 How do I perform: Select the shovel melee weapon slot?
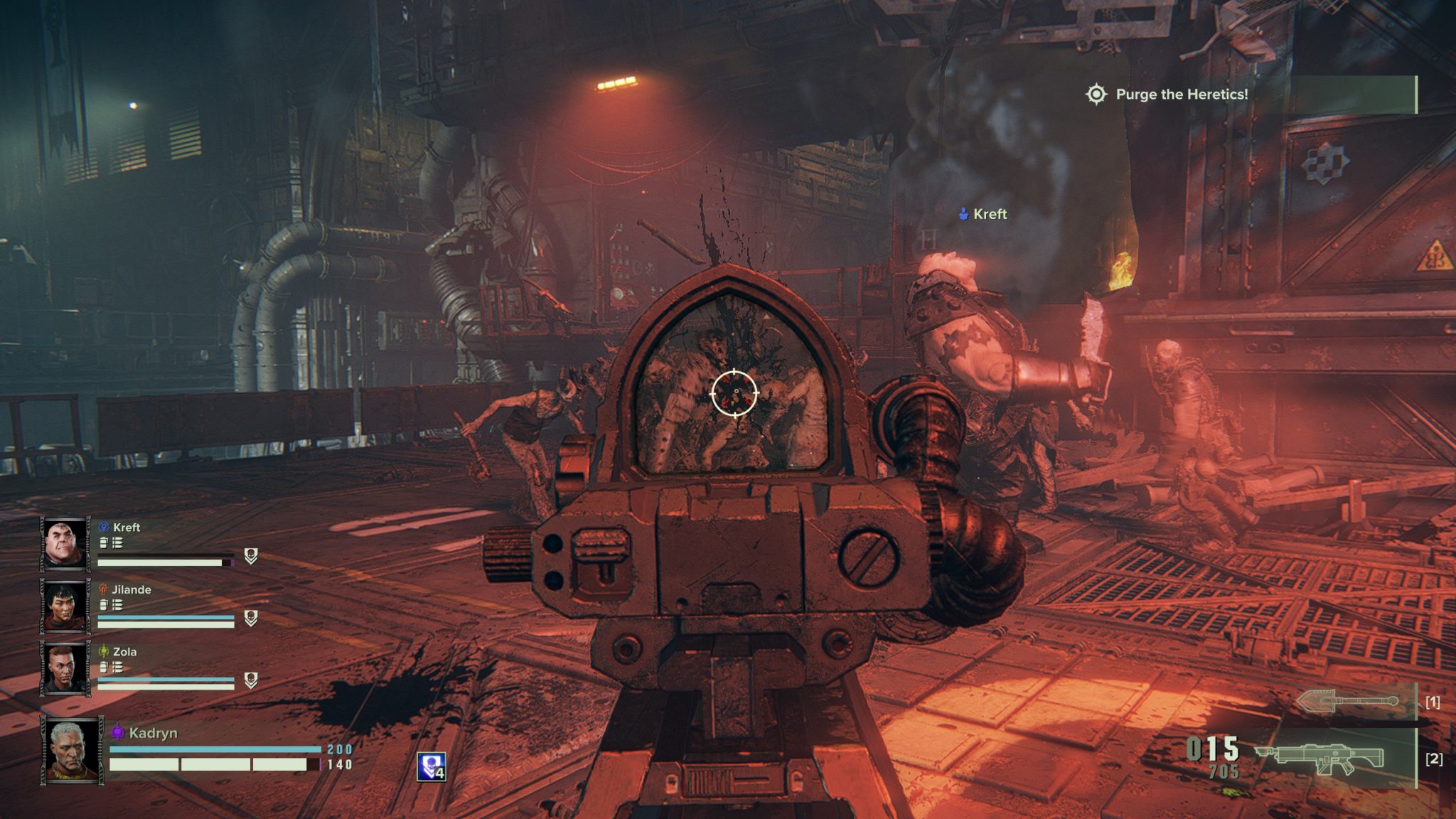[x=1348, y=702]
